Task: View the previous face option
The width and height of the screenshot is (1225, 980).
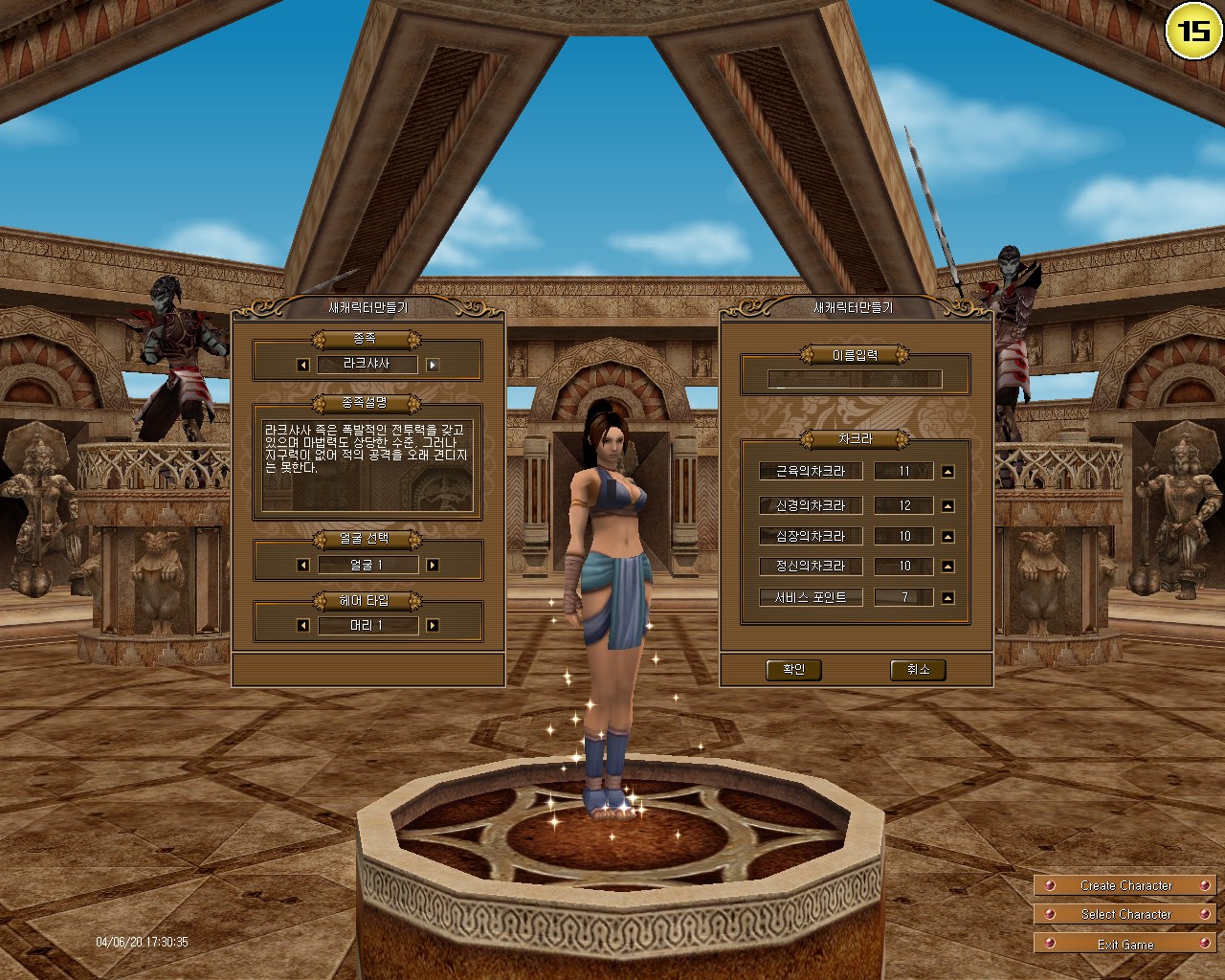Action: (x=301, y=565)
